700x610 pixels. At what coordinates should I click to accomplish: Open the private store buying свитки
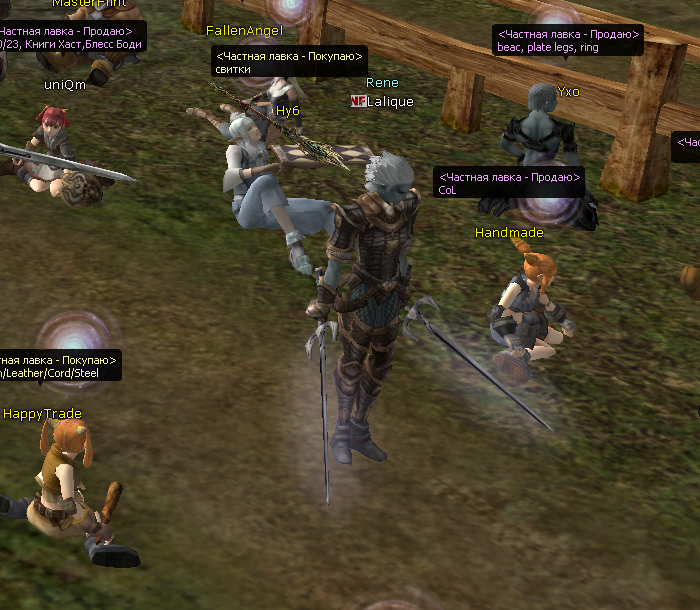[x=289, y=62]
